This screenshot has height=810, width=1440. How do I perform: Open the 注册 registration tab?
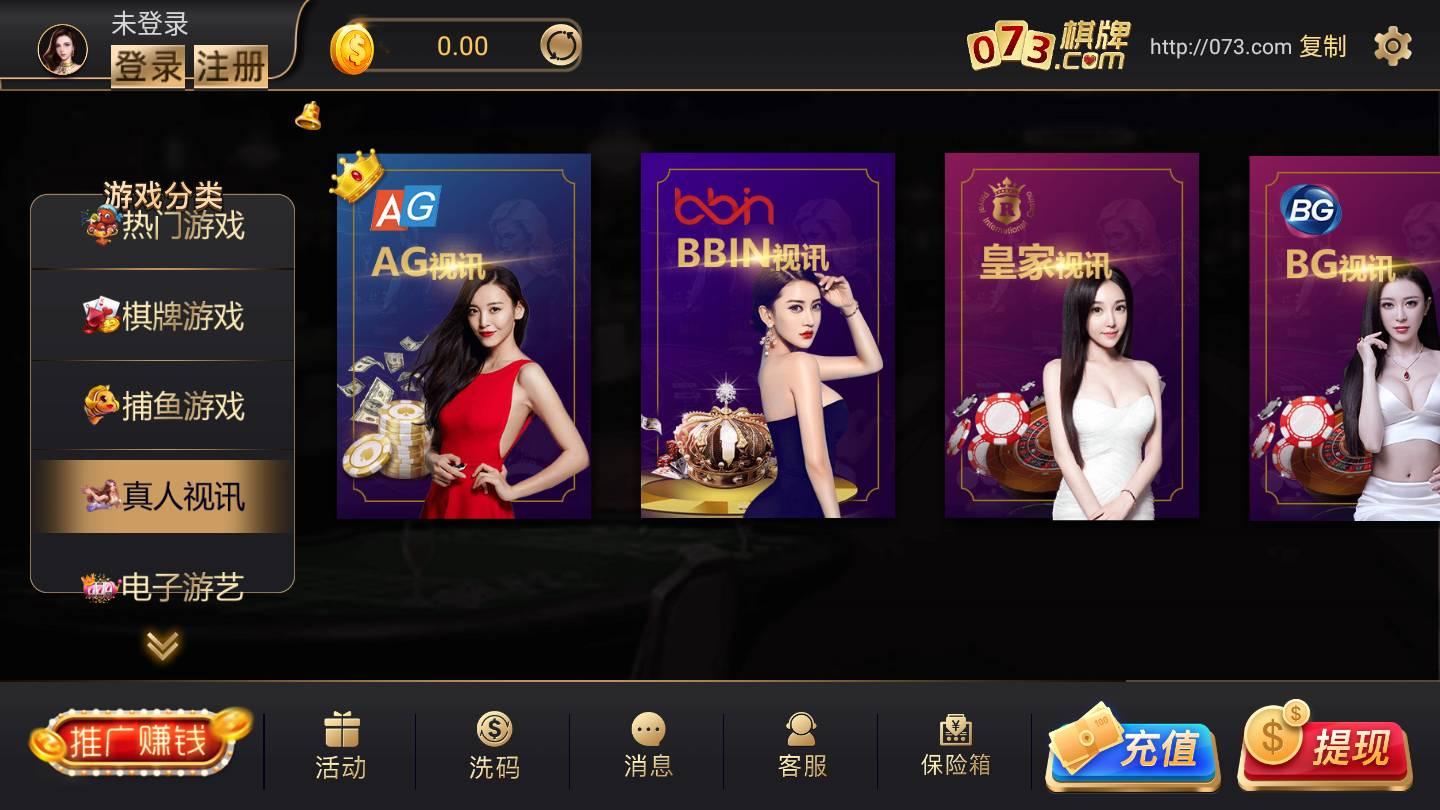click(x=229, y=70)
